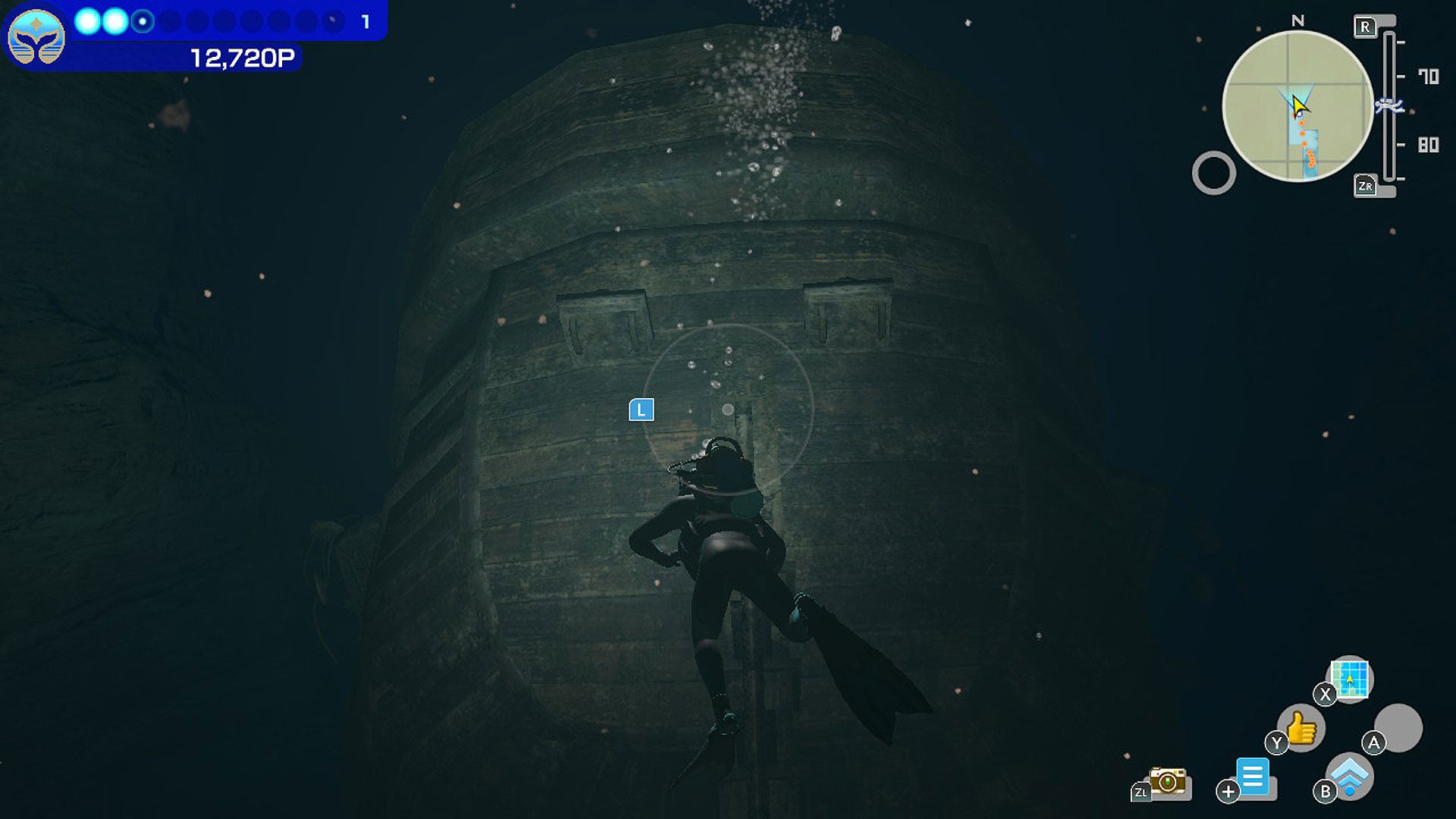Toggle the L scan prompt in screen center
Screen dimensions: 1456x819
[642, 409]
